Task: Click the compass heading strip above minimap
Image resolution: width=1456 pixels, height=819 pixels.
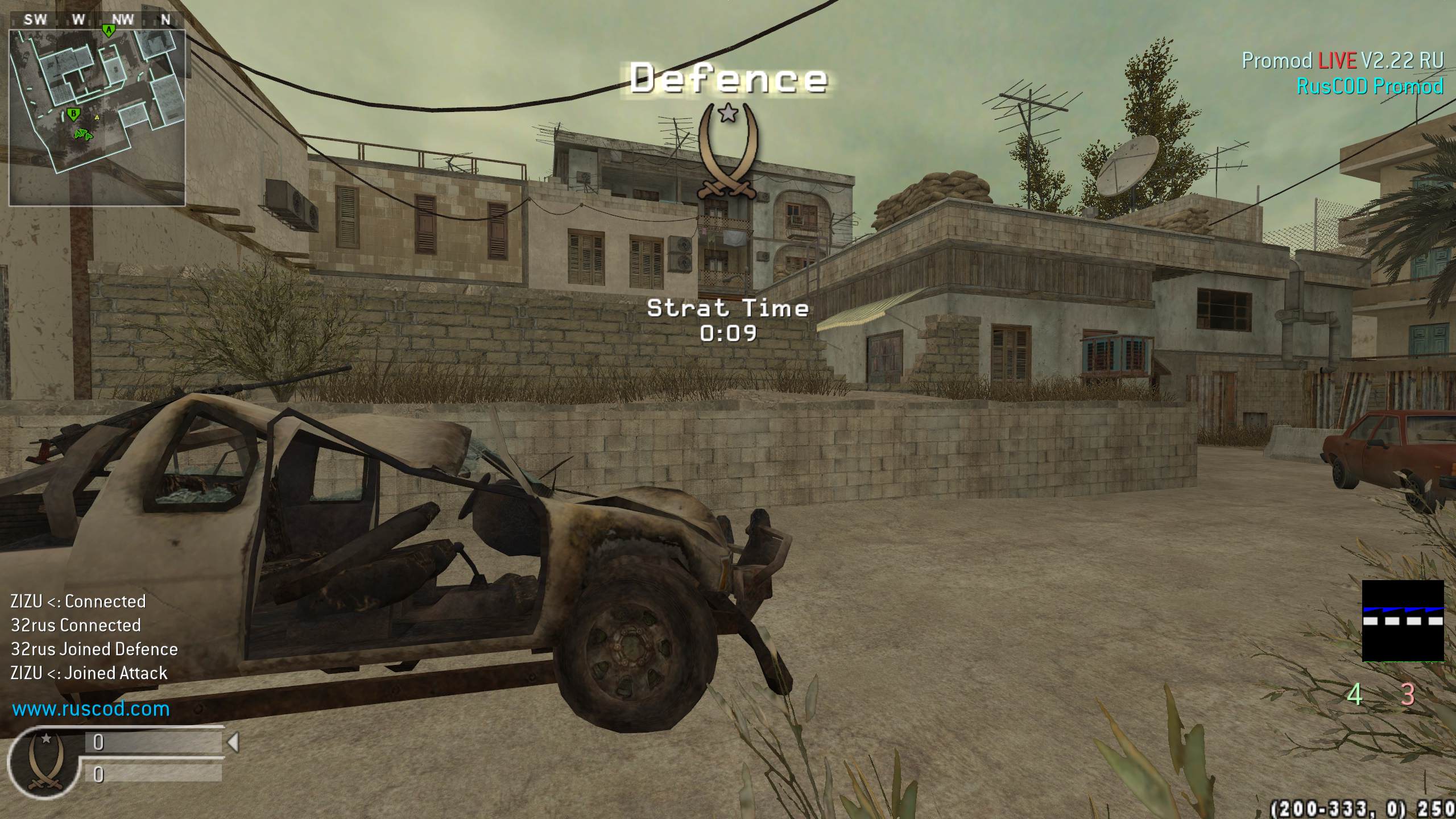Action: click(97, 19)
